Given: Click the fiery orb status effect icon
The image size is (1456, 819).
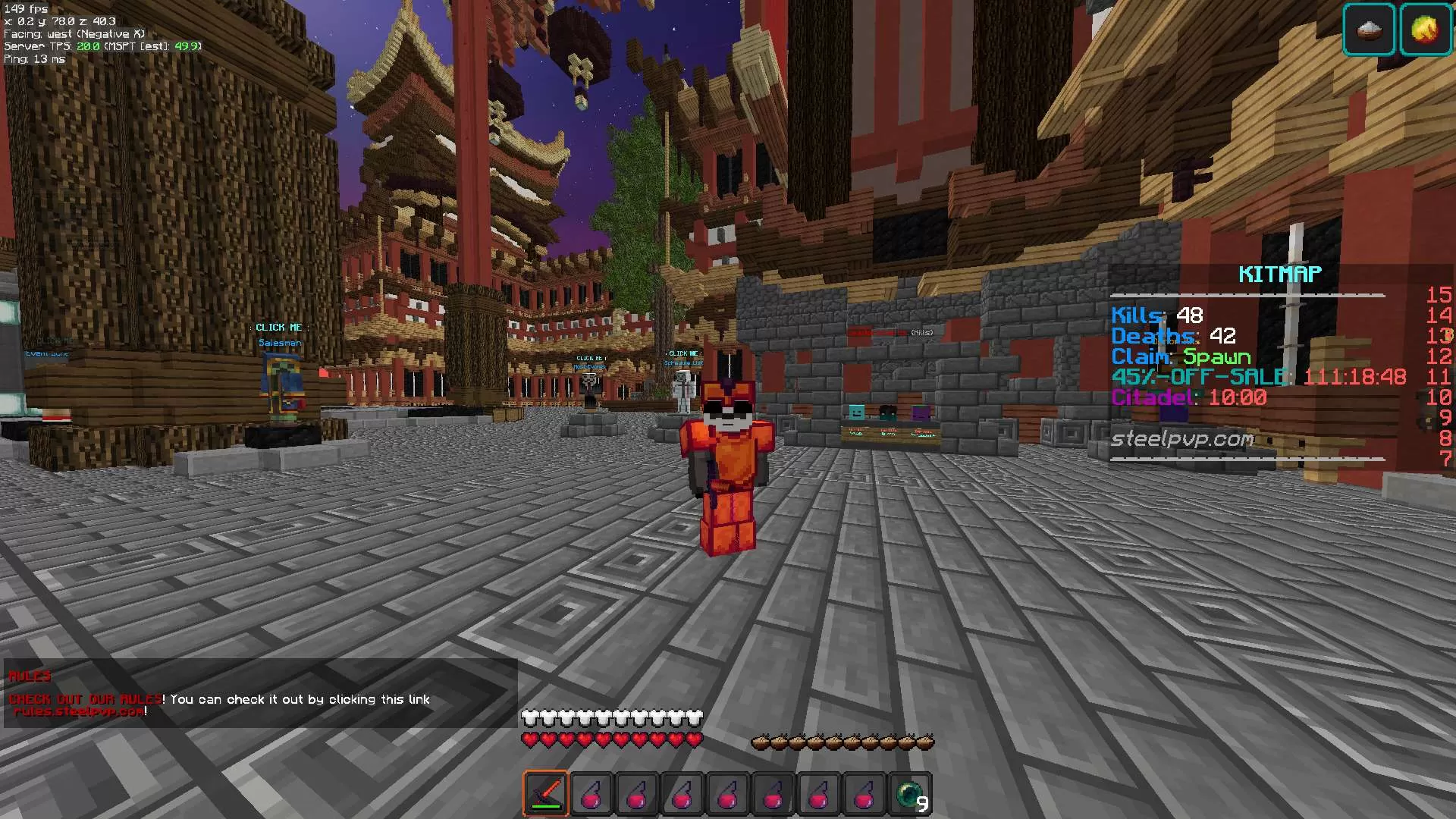Looking at the screenshot, I should pos(1425,30).
